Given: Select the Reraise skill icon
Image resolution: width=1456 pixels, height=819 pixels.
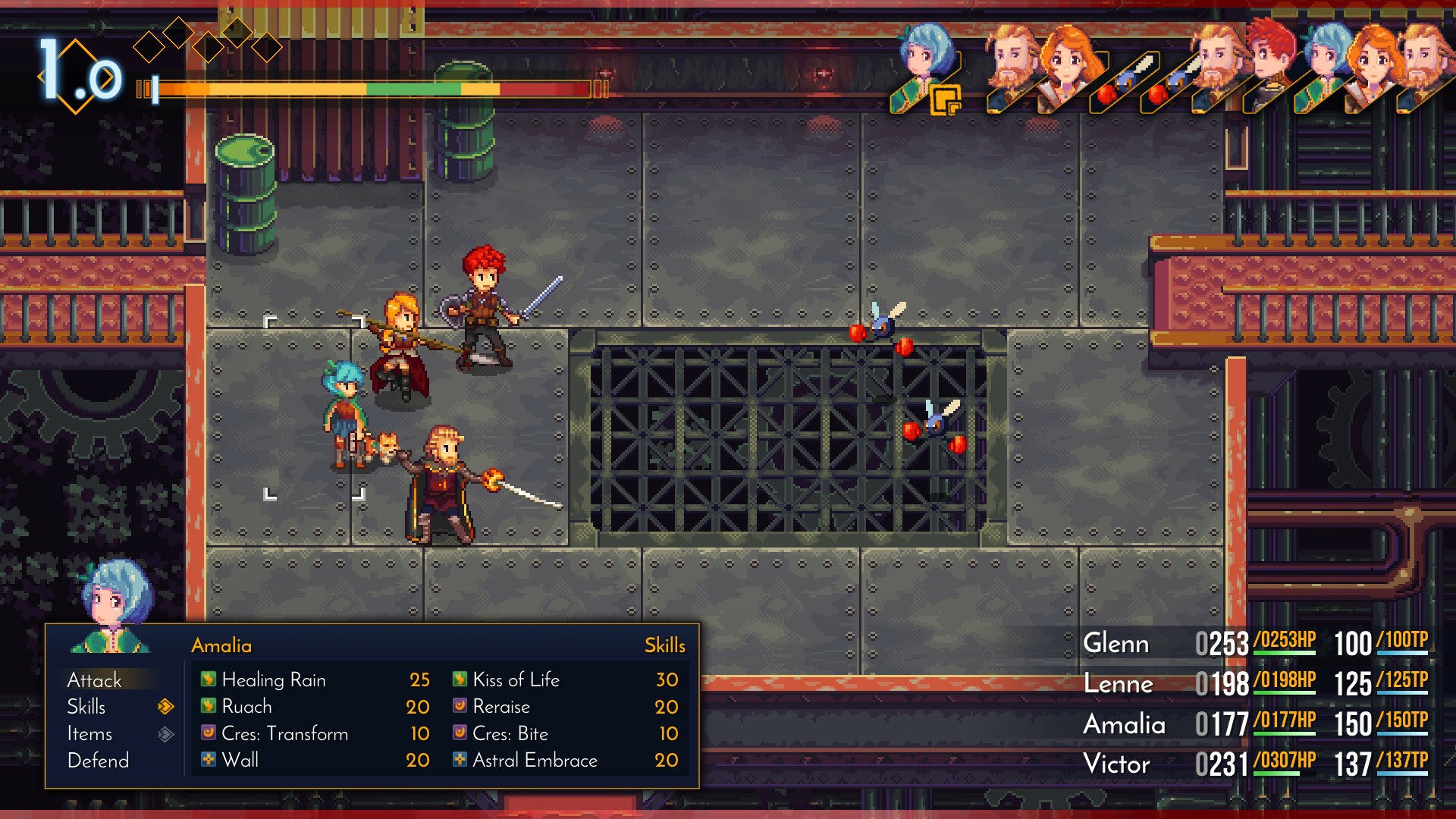Looking at the screenshot, I should pyautogui.click(x=460, y=707).
